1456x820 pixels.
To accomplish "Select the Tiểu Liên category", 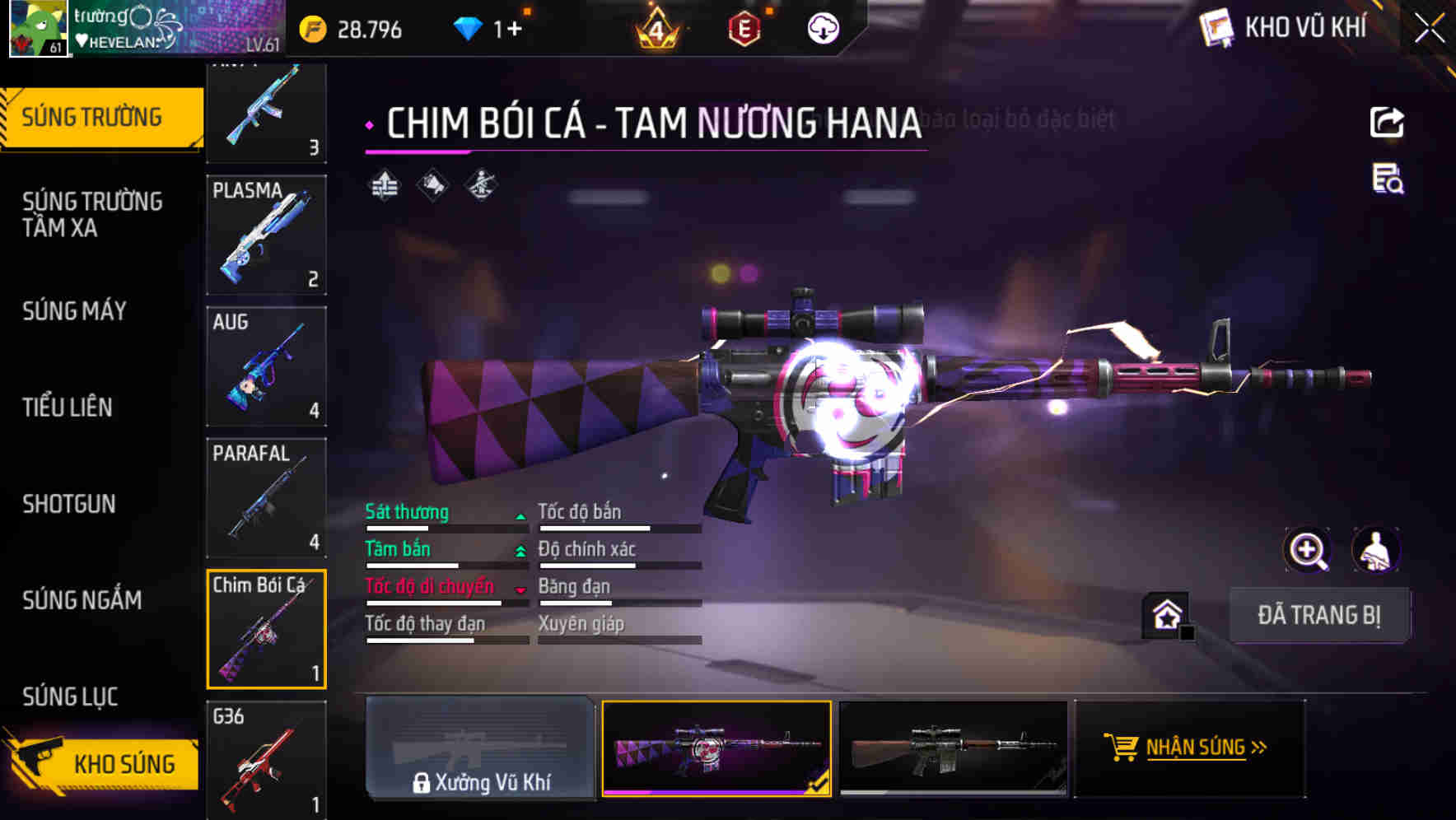I will pos(68,407).
